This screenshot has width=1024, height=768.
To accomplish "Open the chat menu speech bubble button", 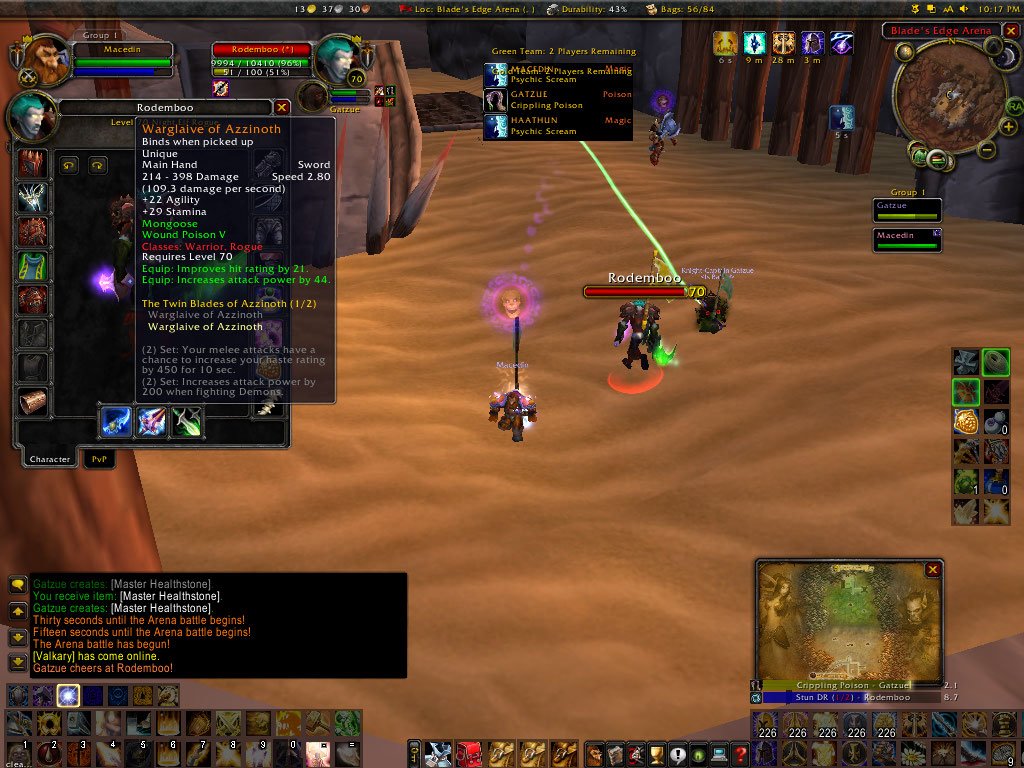I will click(x=18, y=585).
